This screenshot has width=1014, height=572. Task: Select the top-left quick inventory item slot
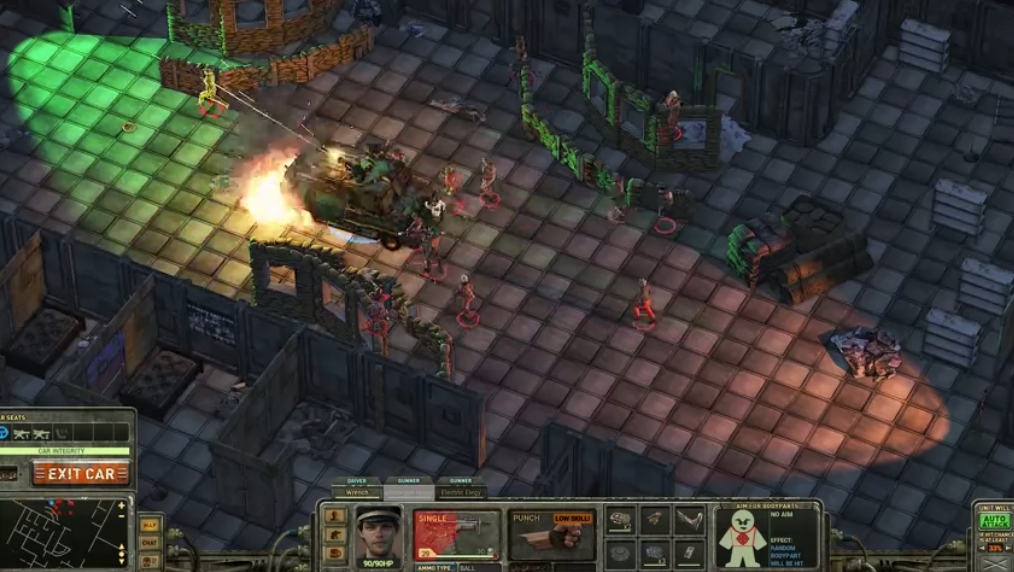coord(621,519)
